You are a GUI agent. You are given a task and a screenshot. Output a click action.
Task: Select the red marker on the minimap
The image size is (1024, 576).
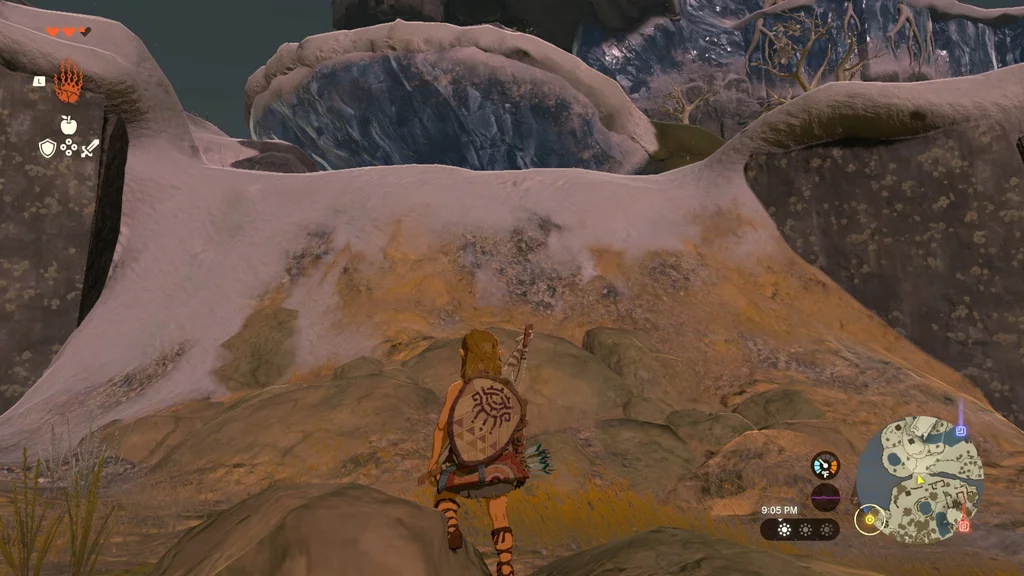[964, 525]
